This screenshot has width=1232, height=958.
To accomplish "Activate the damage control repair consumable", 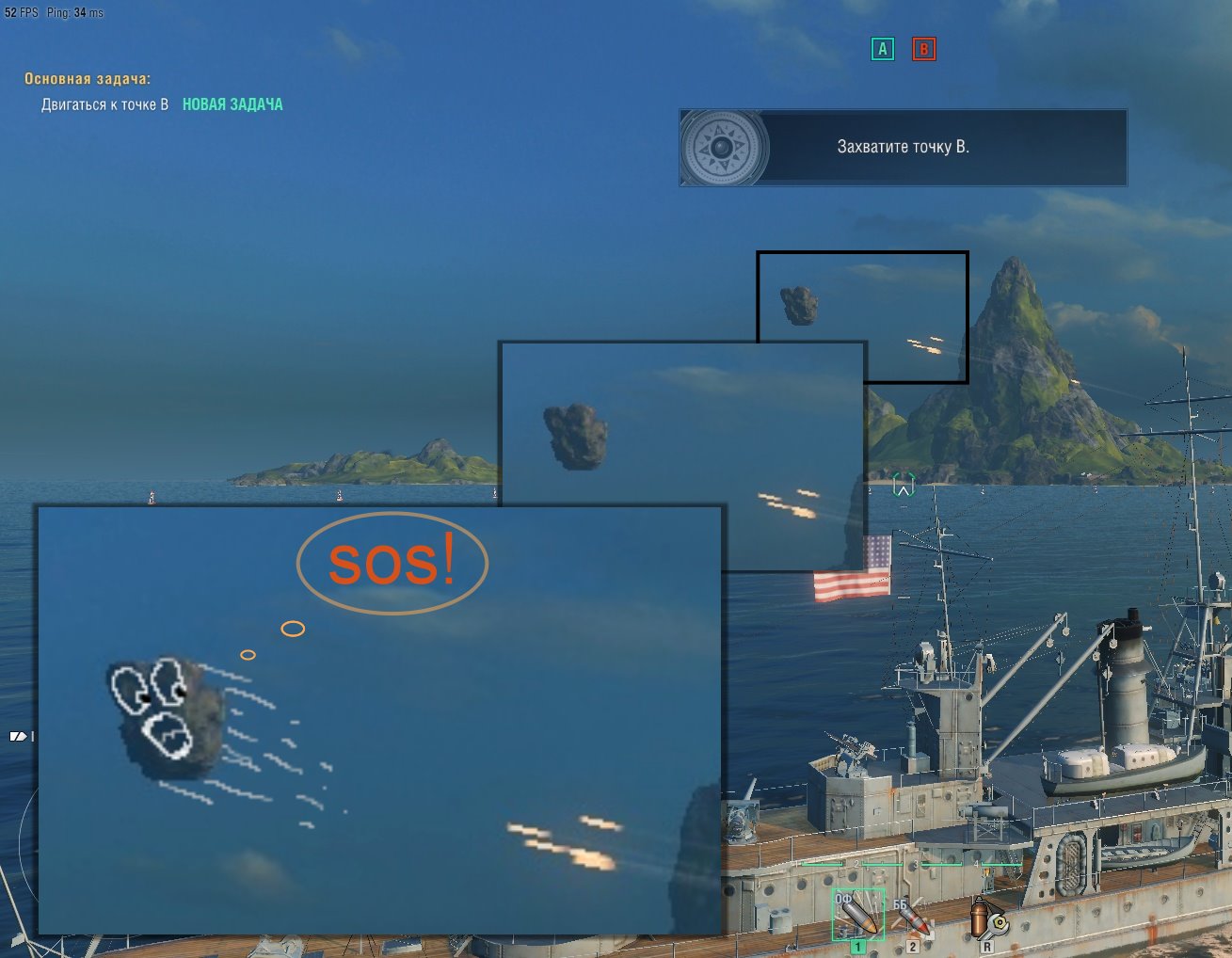I will click(987, 918).
